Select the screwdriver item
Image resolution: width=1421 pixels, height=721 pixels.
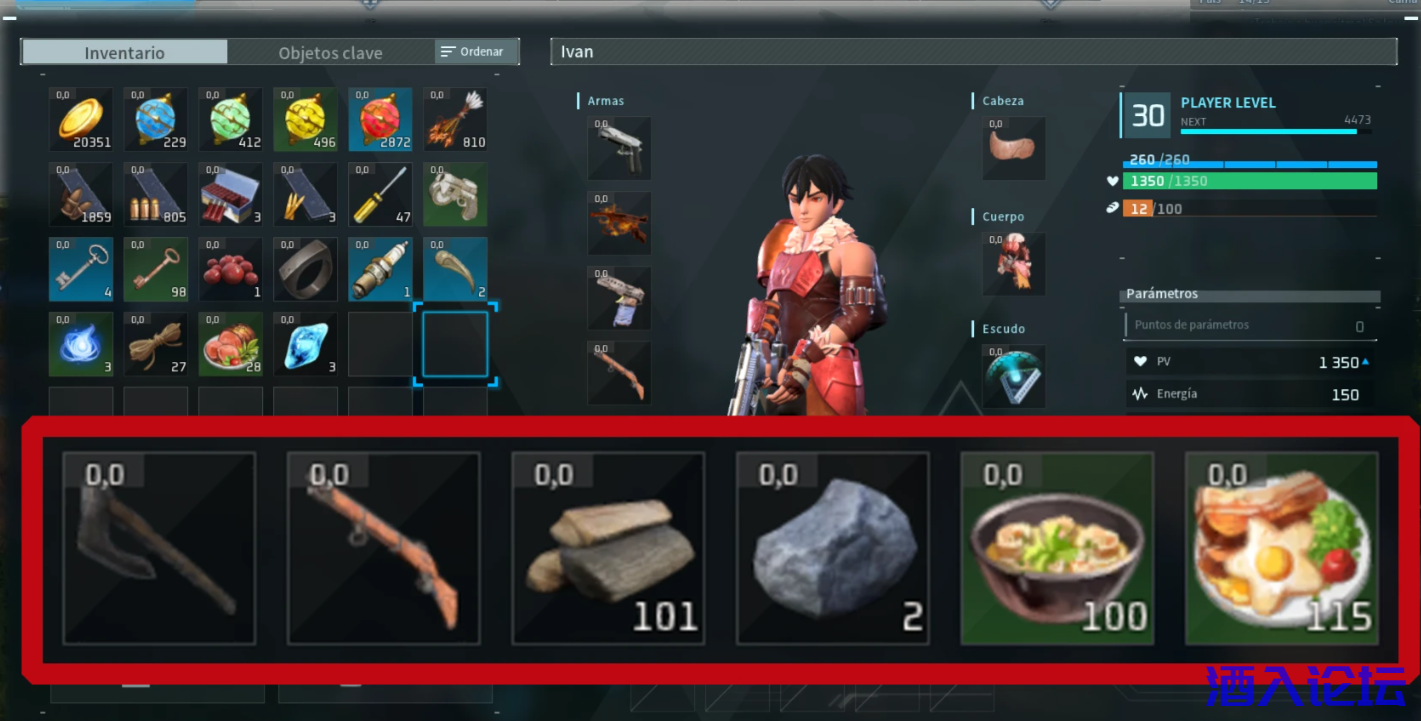(380, 194)
